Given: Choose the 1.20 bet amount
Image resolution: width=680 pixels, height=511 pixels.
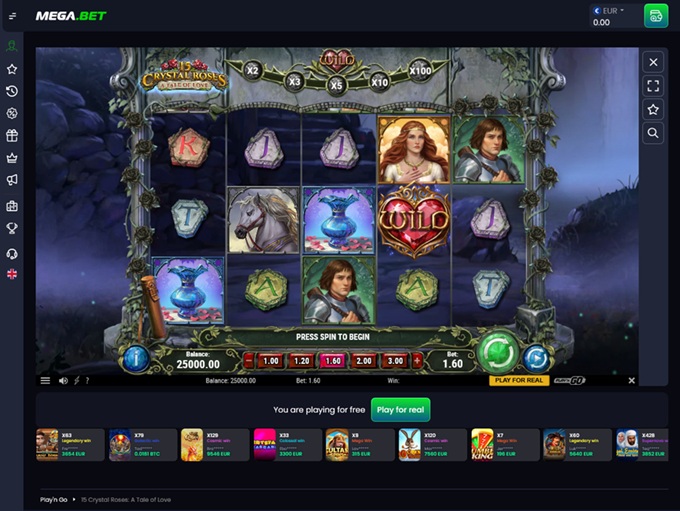Looking at the screenshot, I should 302,361.
